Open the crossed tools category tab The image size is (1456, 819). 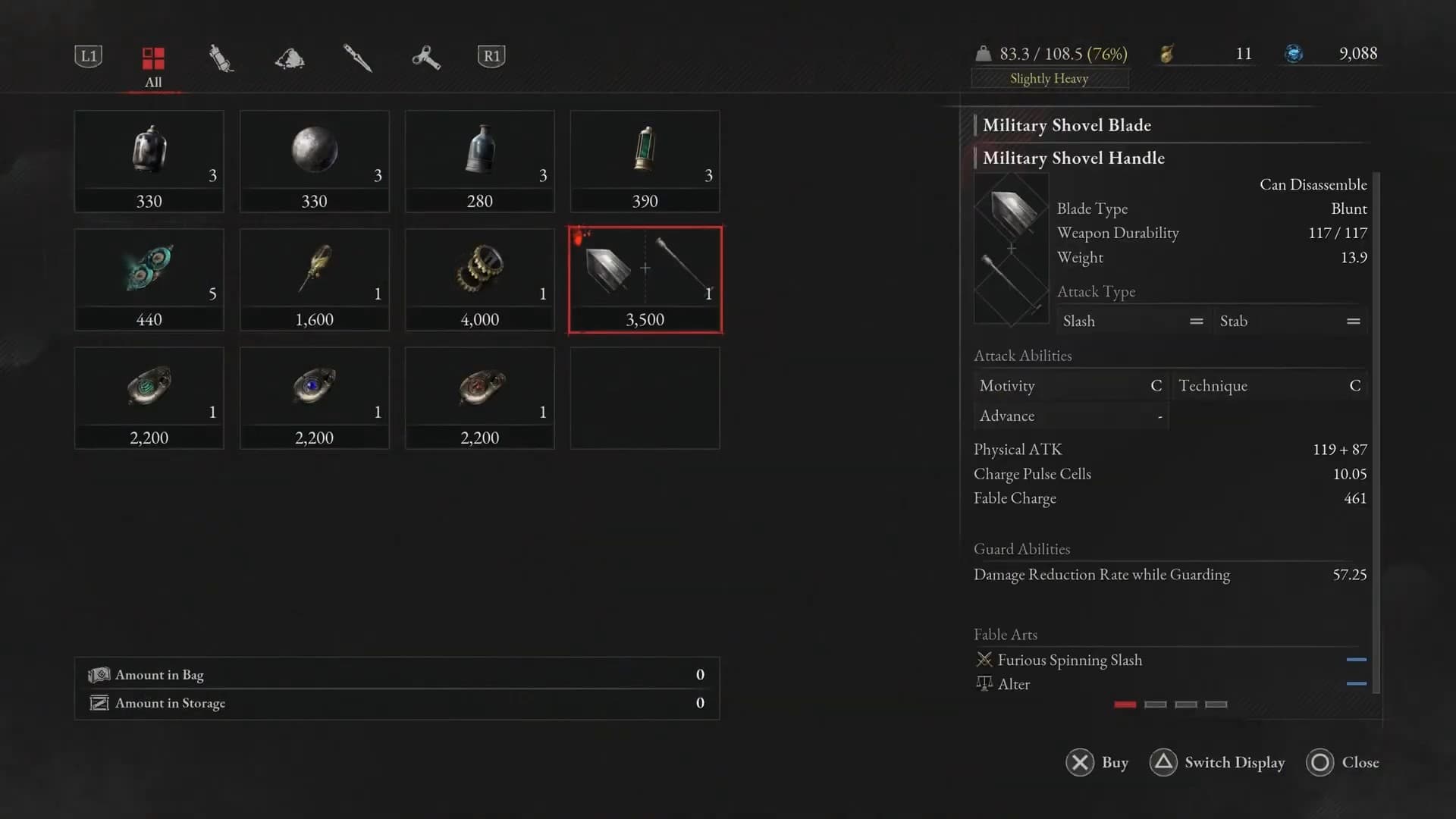pos(425,58)
